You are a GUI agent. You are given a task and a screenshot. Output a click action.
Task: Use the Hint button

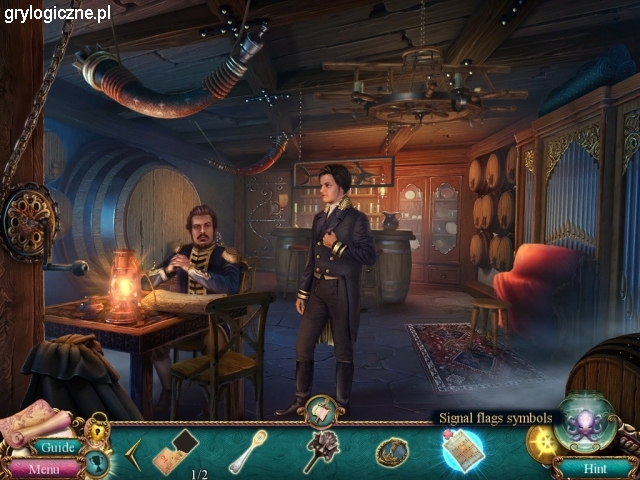596,467
